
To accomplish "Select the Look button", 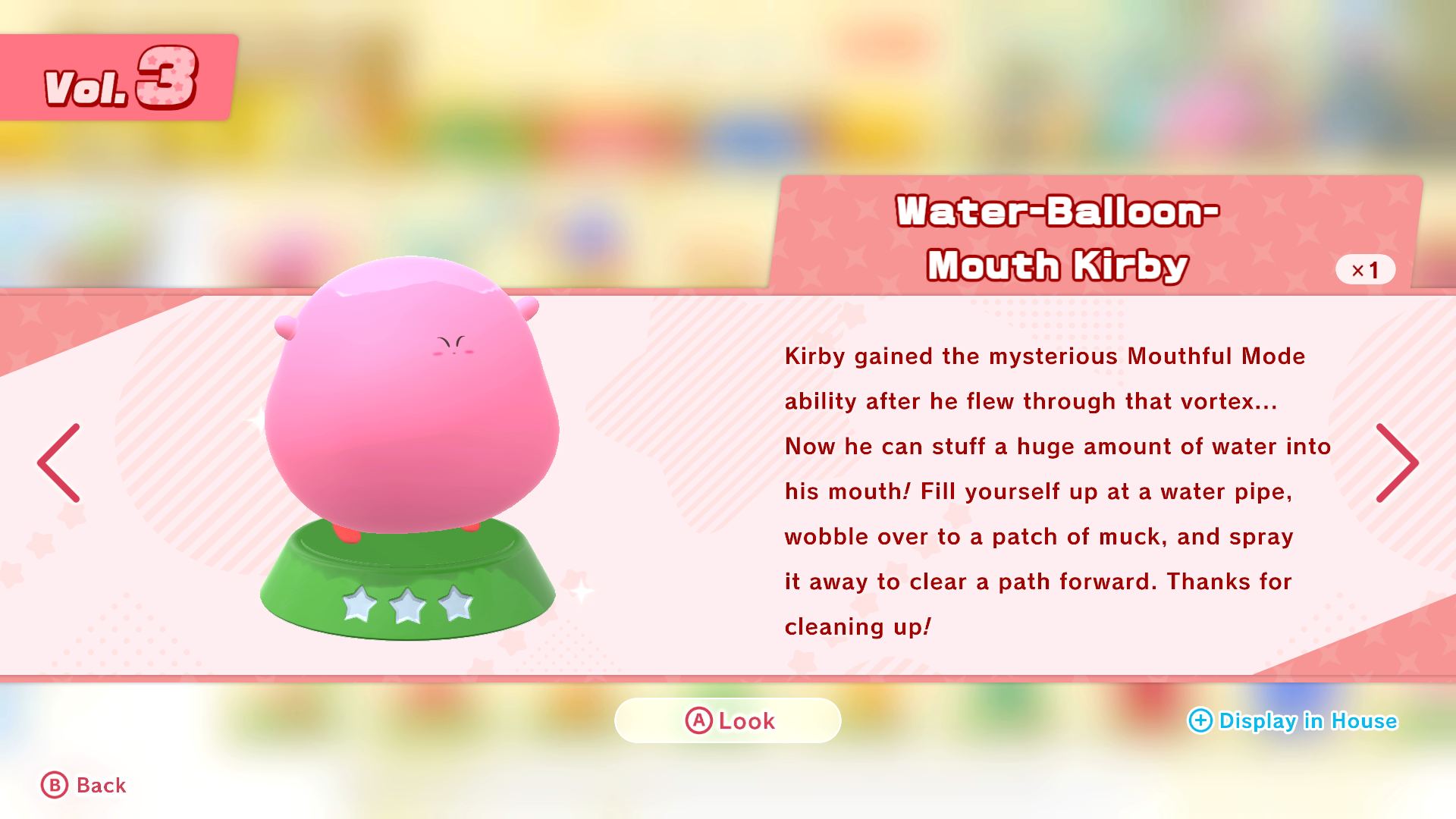I will pos(728,720).
